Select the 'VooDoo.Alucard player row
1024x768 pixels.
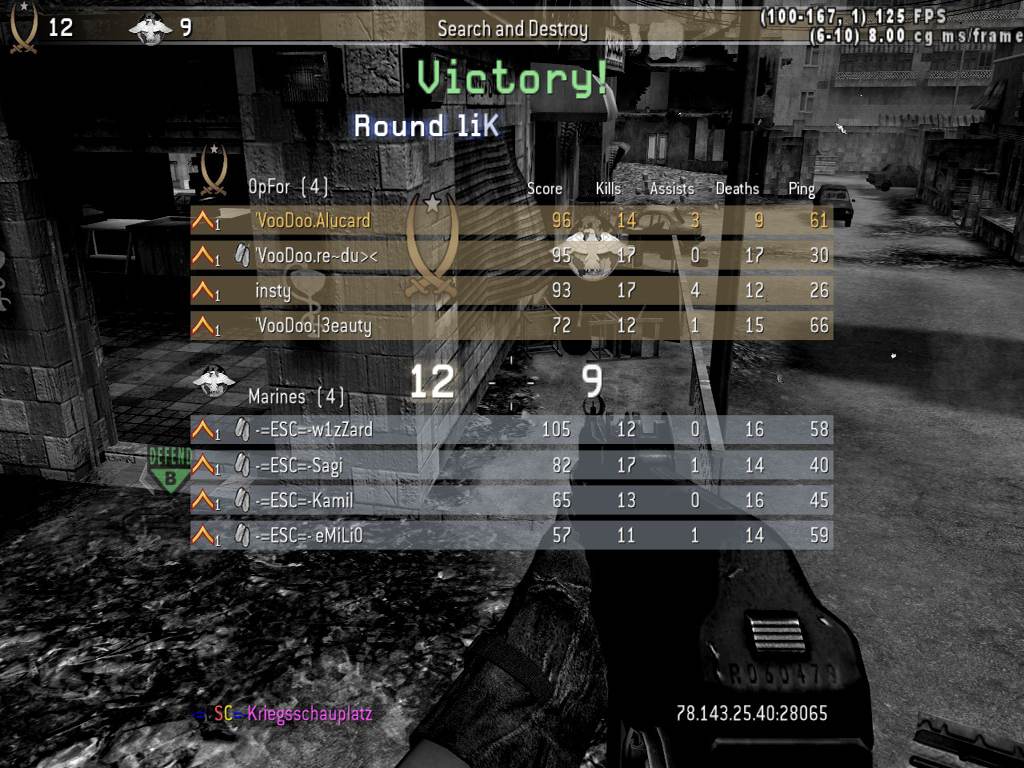coord(510,221)
